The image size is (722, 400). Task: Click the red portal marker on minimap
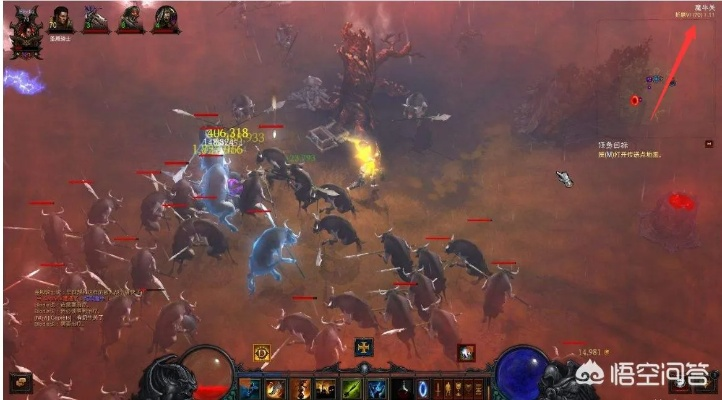pyautogui.click(x=634, y=100)
